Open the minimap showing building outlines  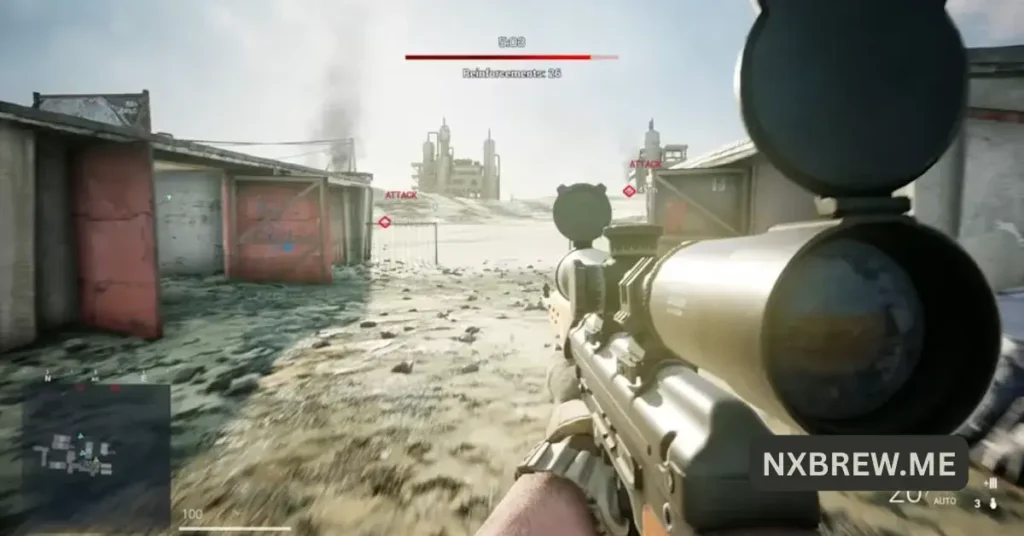tap(95, 452)
